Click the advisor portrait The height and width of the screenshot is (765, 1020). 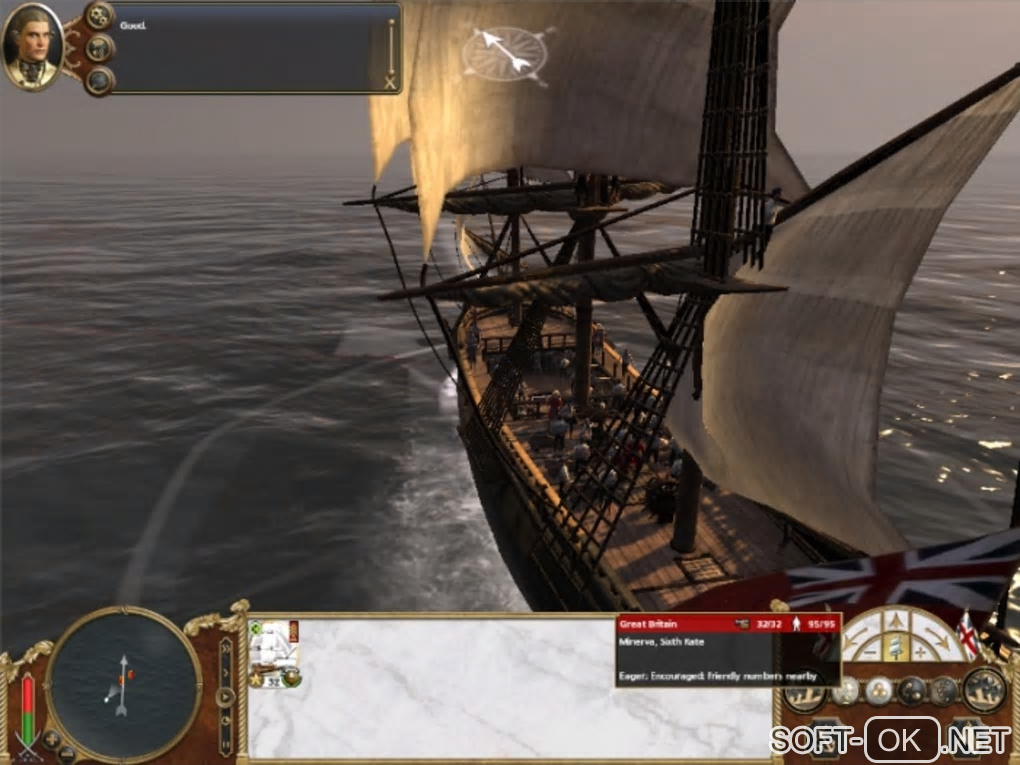[x=33, y=46]
